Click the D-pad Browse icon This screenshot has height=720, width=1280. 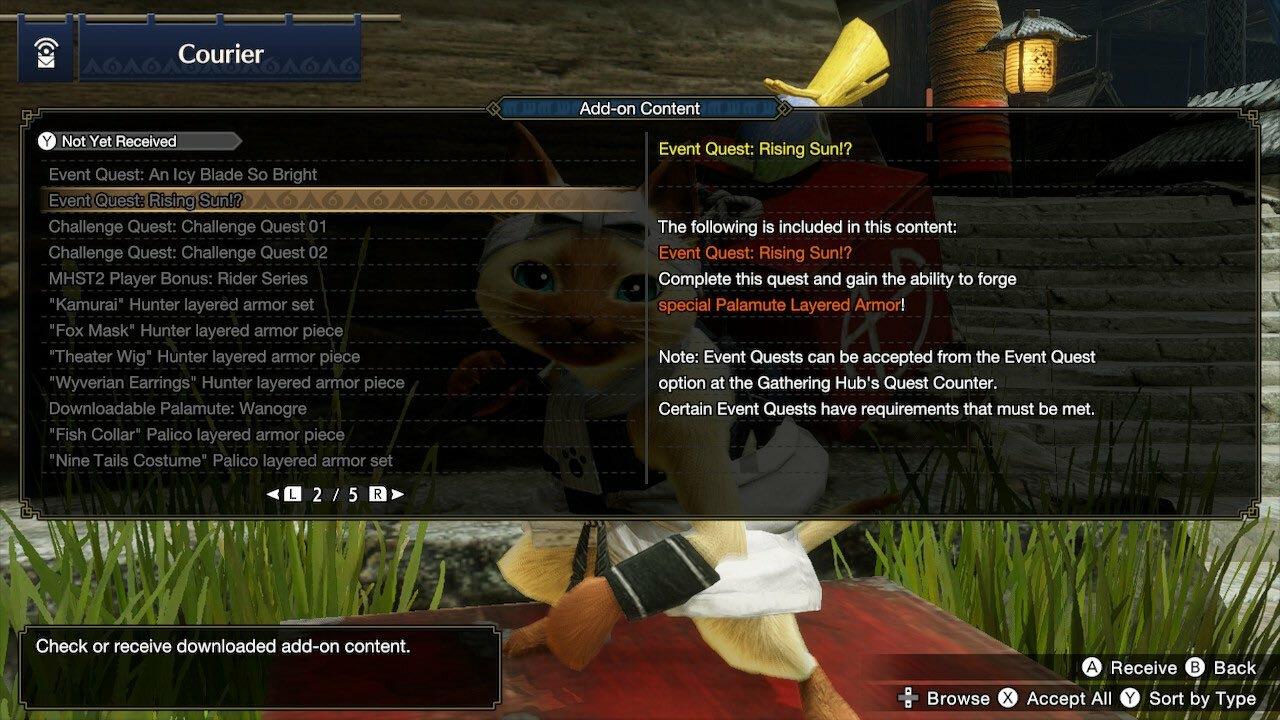(x=908, y=698)
